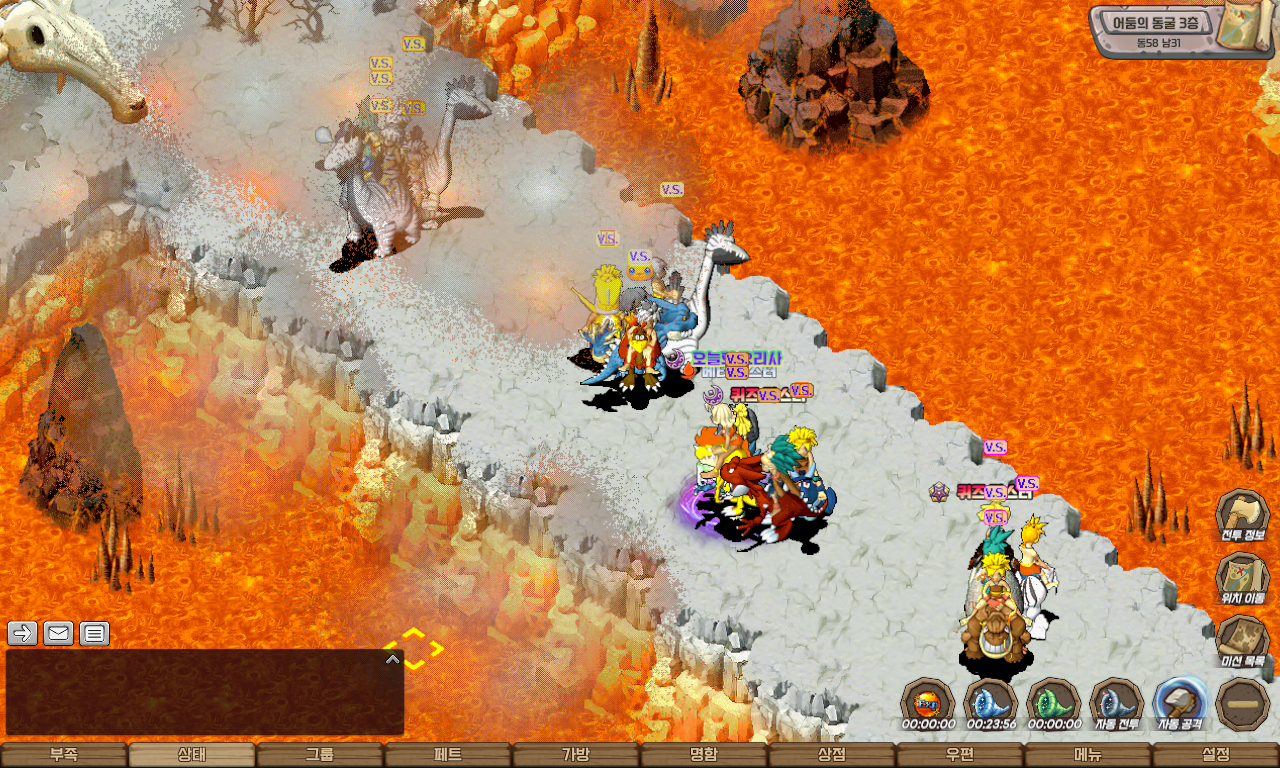
Task: Open the 상점 (shop) menu
Action: (832, 755)
